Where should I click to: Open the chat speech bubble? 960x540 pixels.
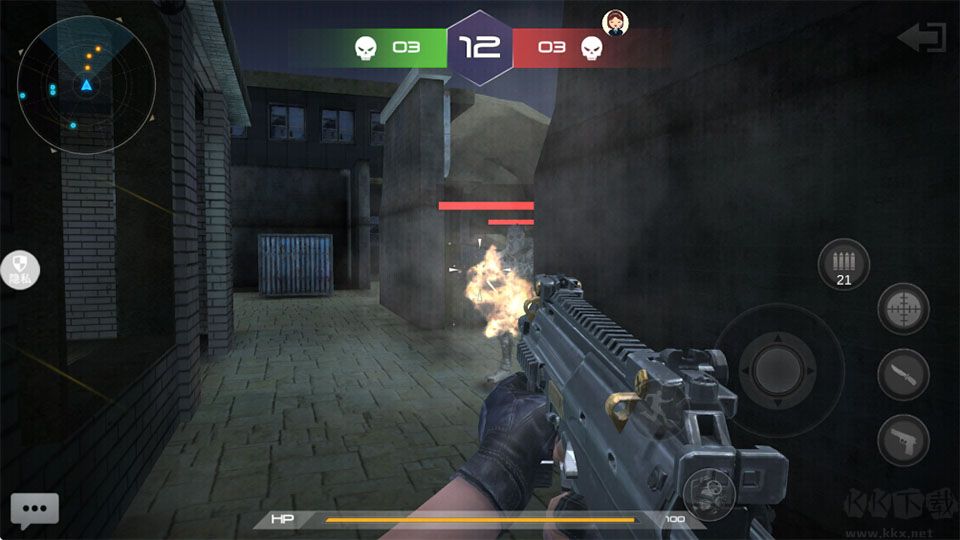pyautogui.click(x=35, y=509)
